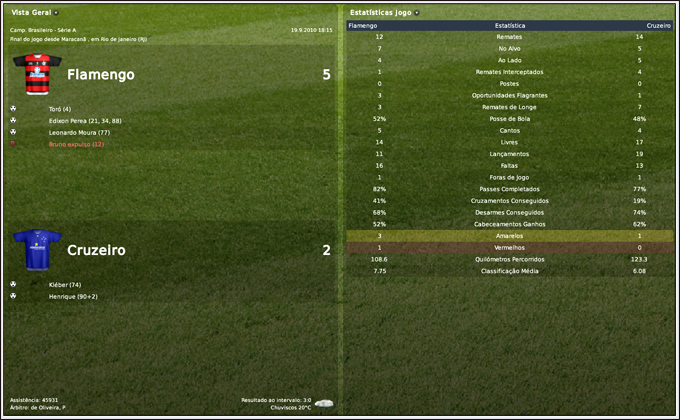The width and height of the screenshot is (680, 420).
Task: Click the Bruno expulso red card entry
Action: point(75,144)
